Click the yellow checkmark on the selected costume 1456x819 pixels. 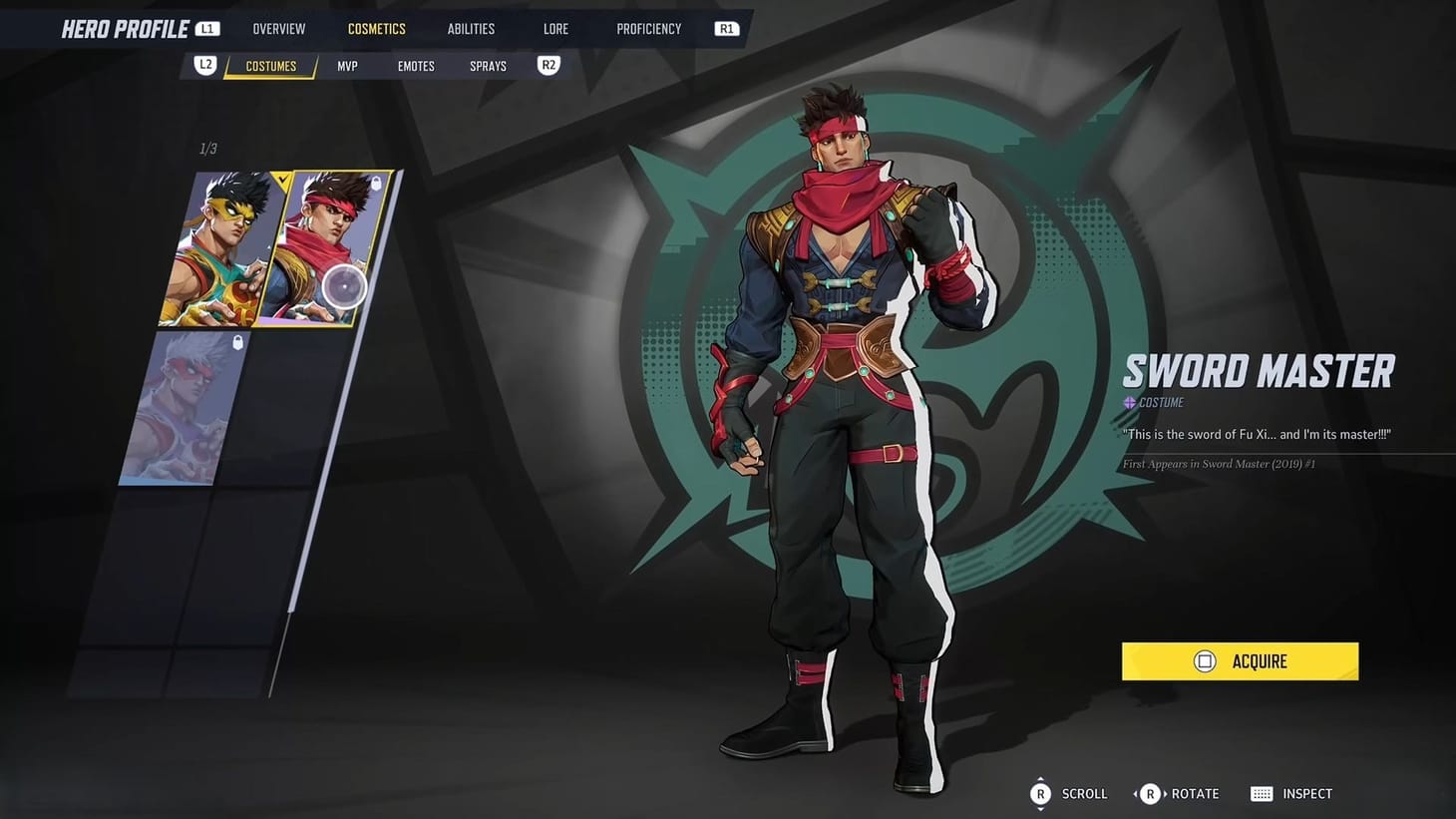282,180
